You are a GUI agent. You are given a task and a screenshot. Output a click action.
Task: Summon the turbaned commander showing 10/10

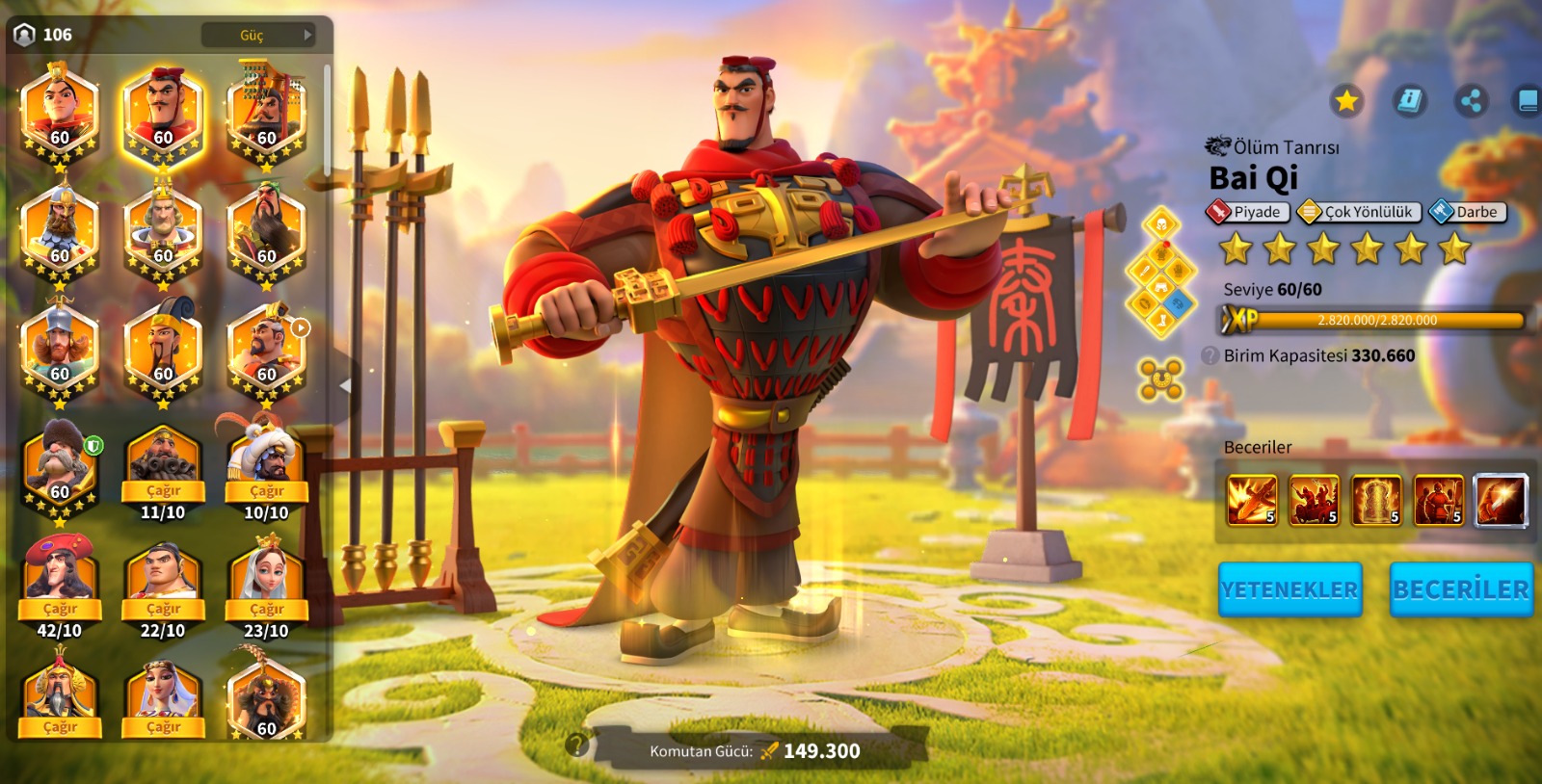[x=266, y=491]
